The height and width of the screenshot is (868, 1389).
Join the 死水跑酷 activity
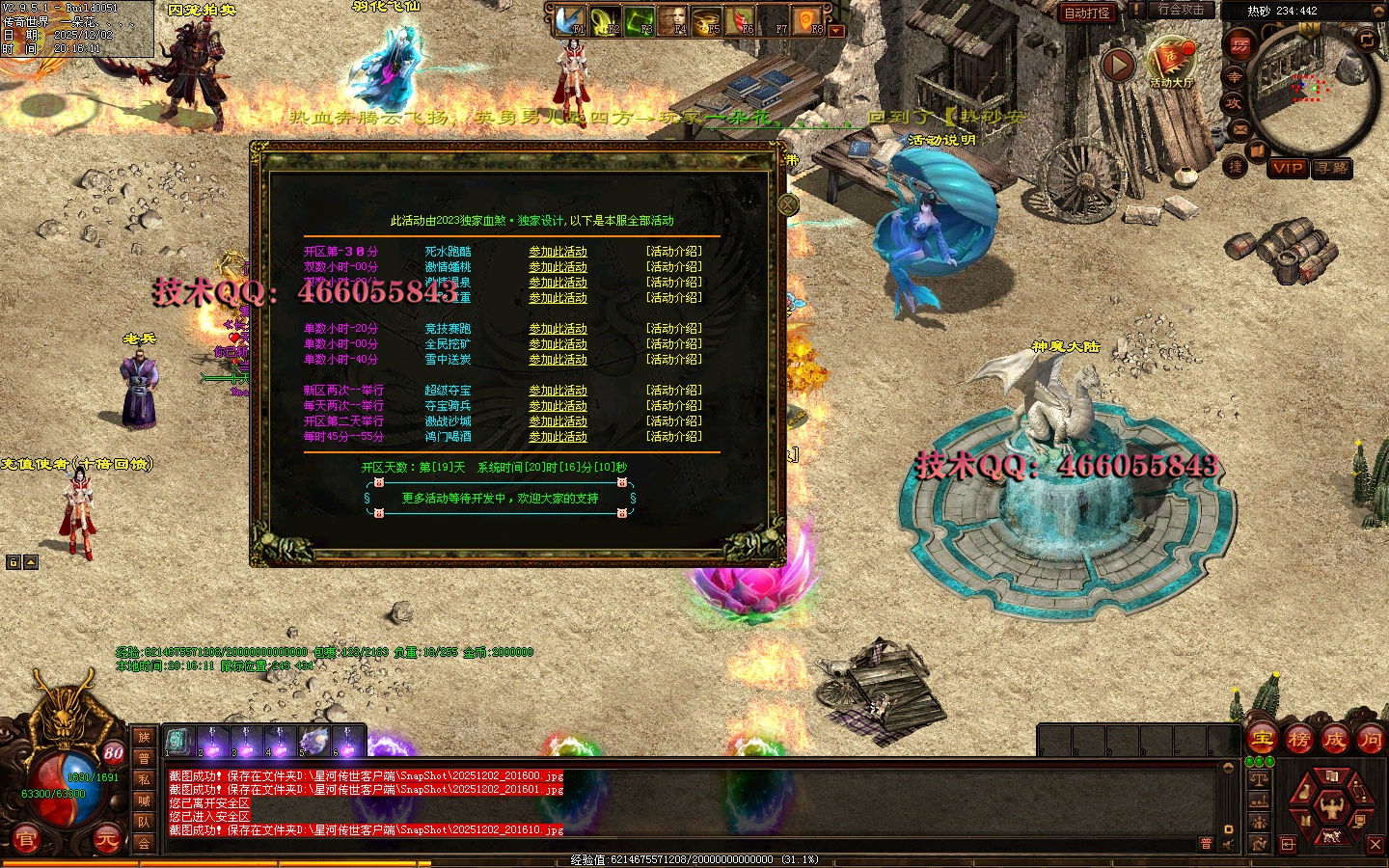point(558,252)
